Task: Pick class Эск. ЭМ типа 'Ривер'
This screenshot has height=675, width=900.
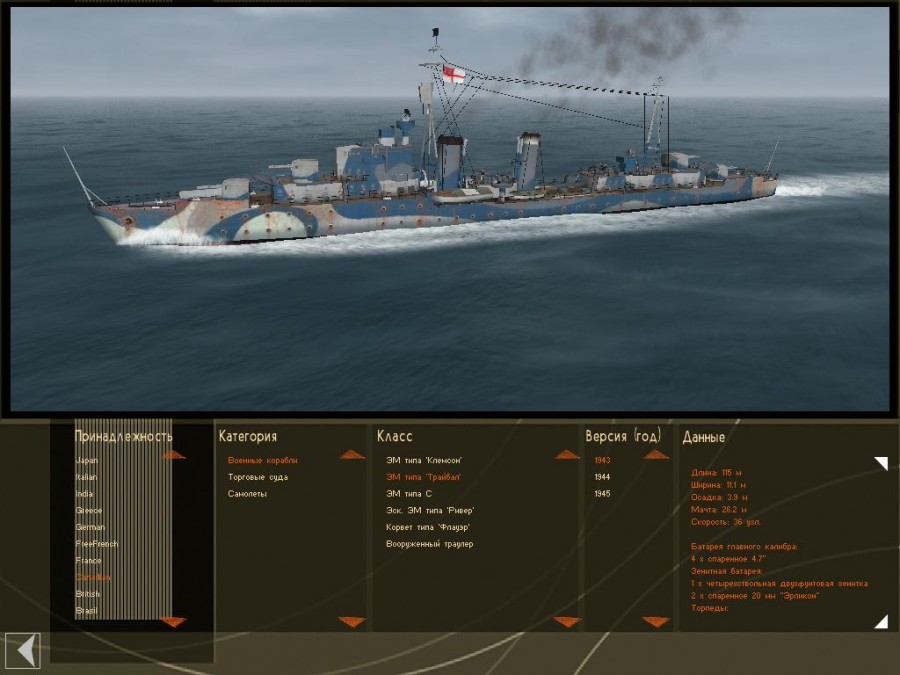Action: 430,511
